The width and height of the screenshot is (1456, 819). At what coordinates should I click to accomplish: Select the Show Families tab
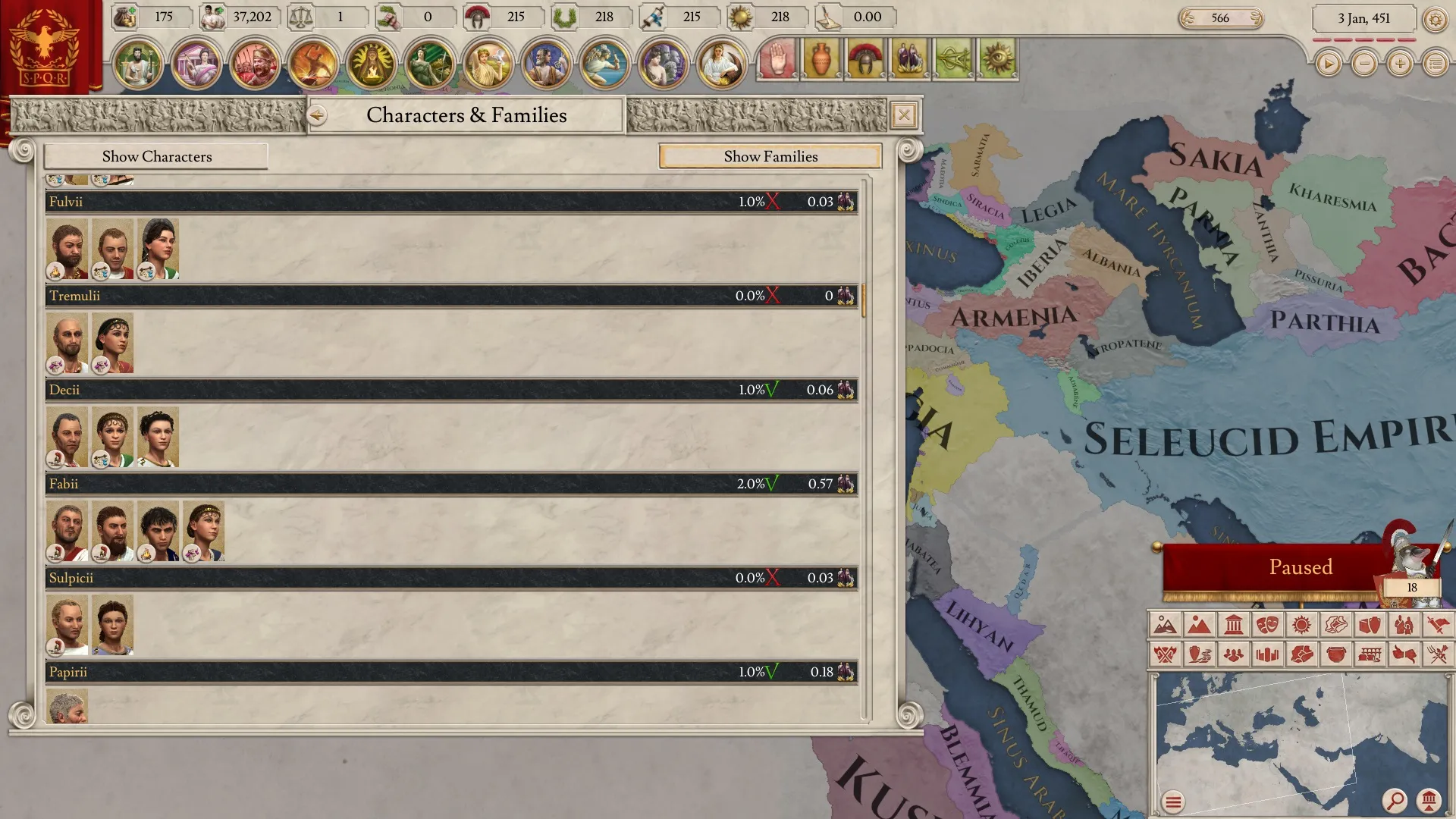point(770,156)
